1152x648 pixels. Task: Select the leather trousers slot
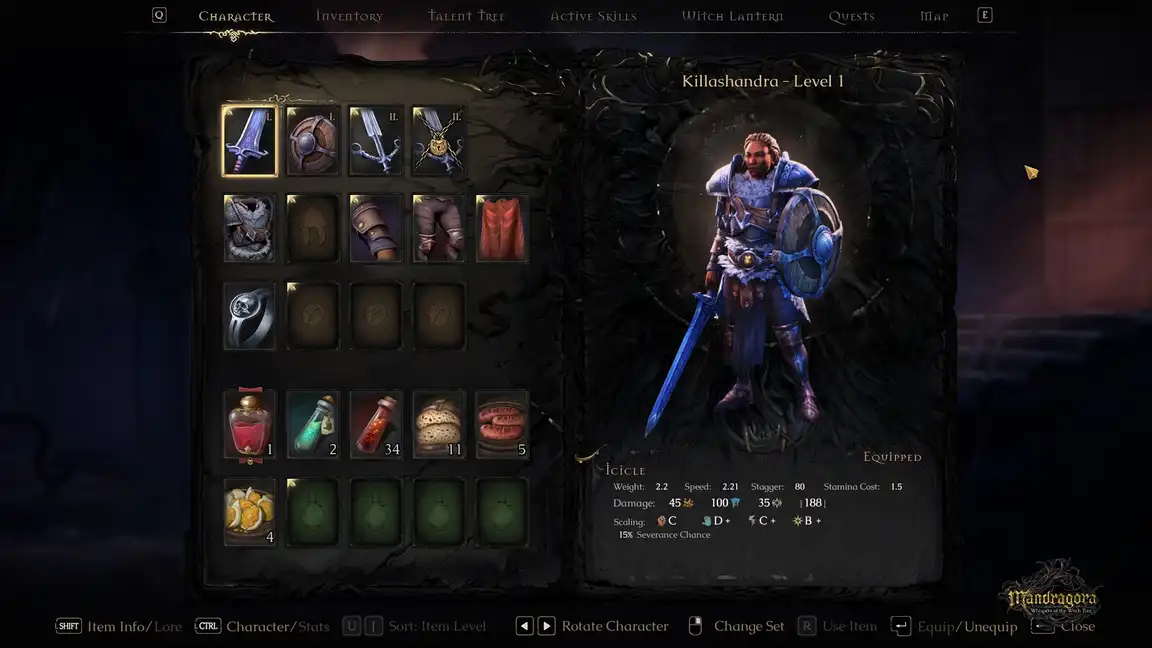pyautogui.click(x=439, y=228)
